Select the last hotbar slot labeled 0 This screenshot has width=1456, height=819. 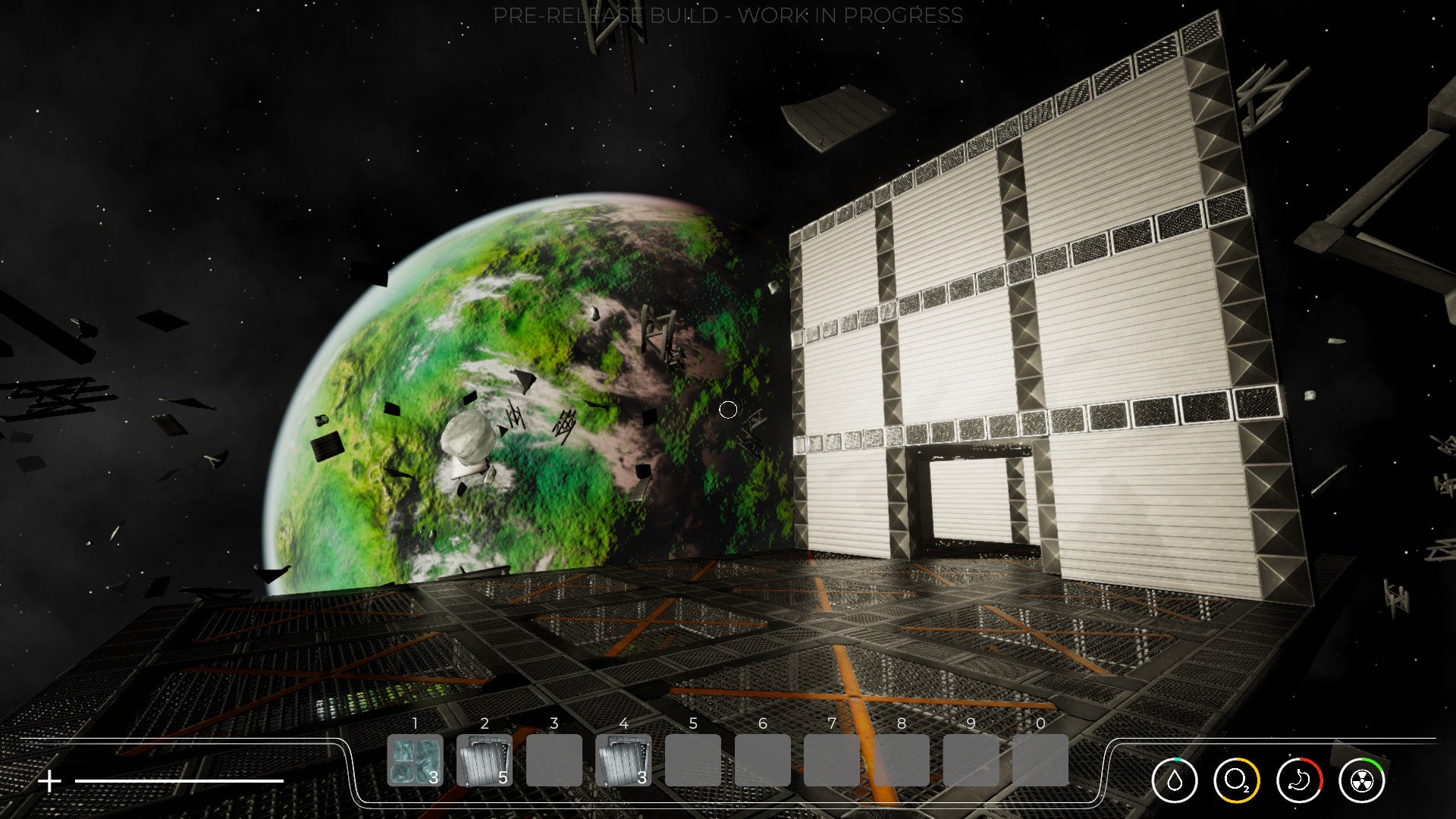(1039, 761)
